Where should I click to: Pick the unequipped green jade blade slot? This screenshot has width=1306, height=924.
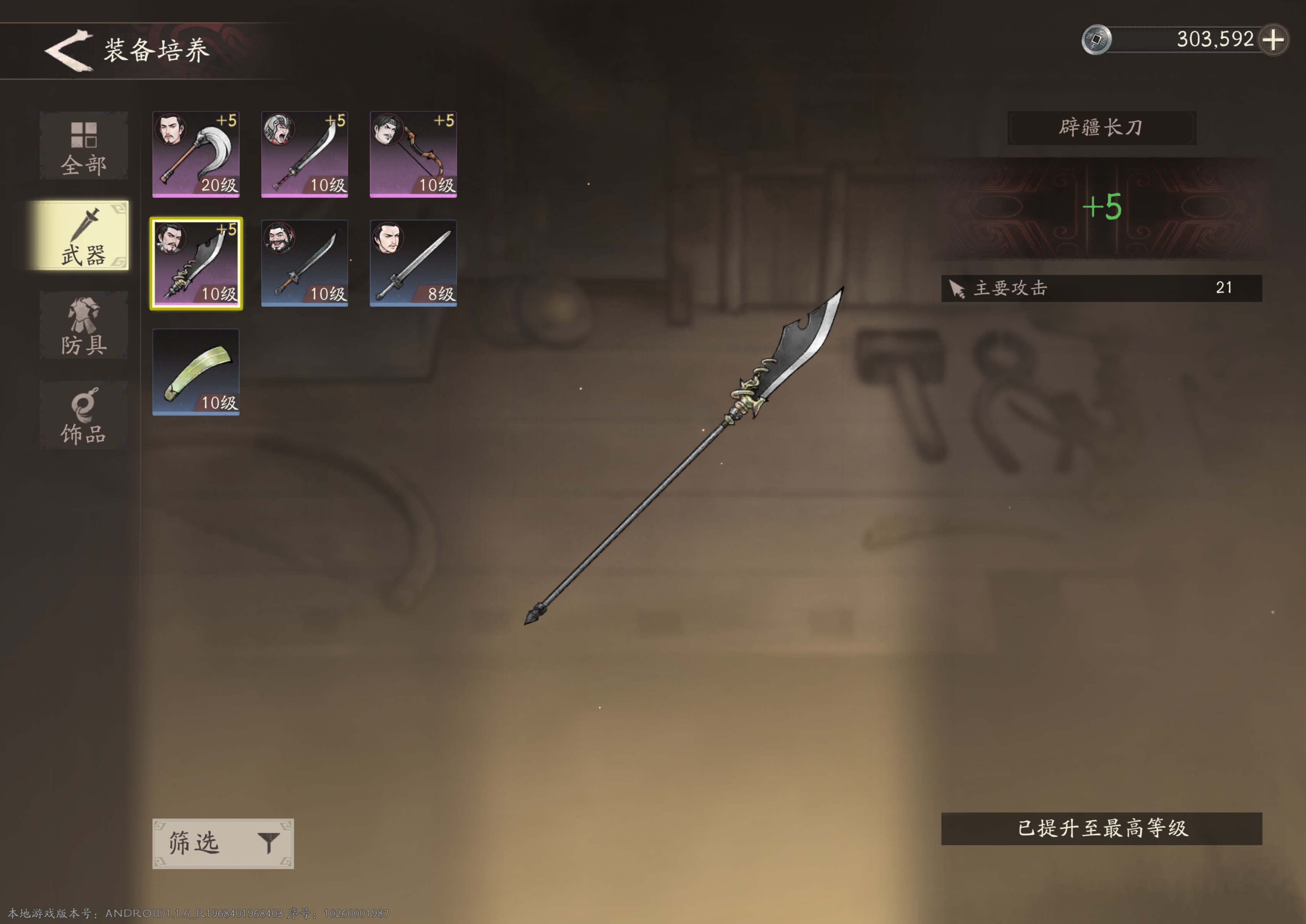[x=196, y=372]
